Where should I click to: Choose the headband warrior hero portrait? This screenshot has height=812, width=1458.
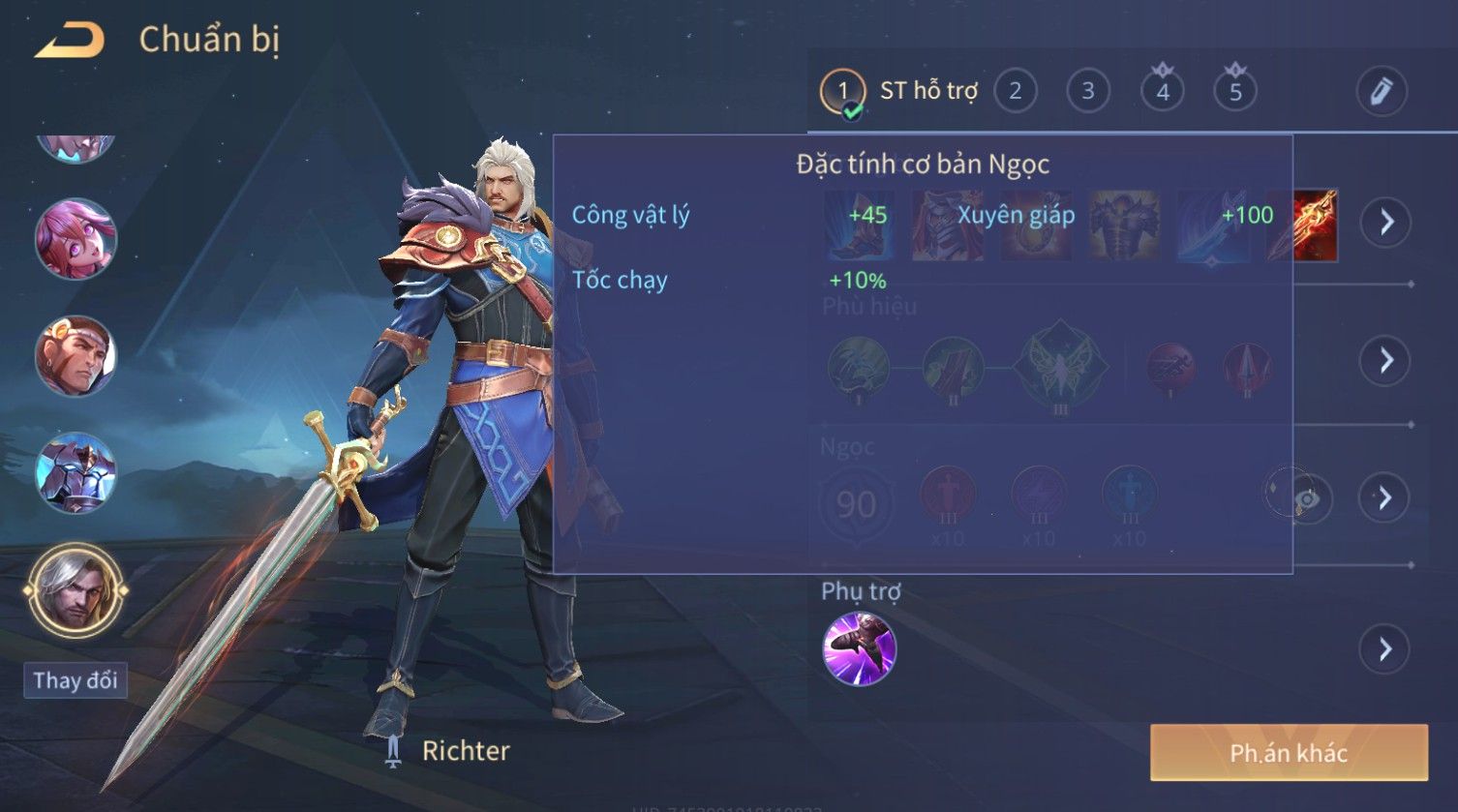pyautogui.click(x=76, y=356)
